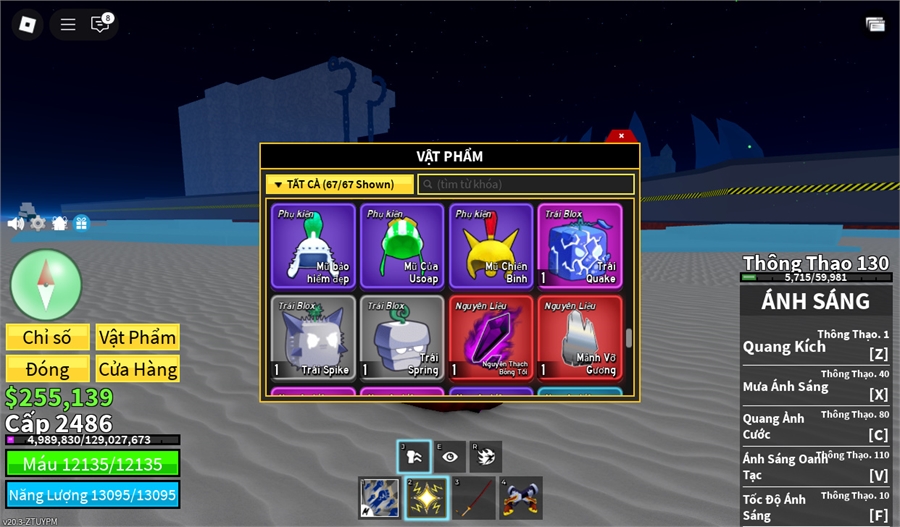Viewport: 900px width, 527px height.
Task: Click the inventory keyword search field
Action: pos(526,184)
